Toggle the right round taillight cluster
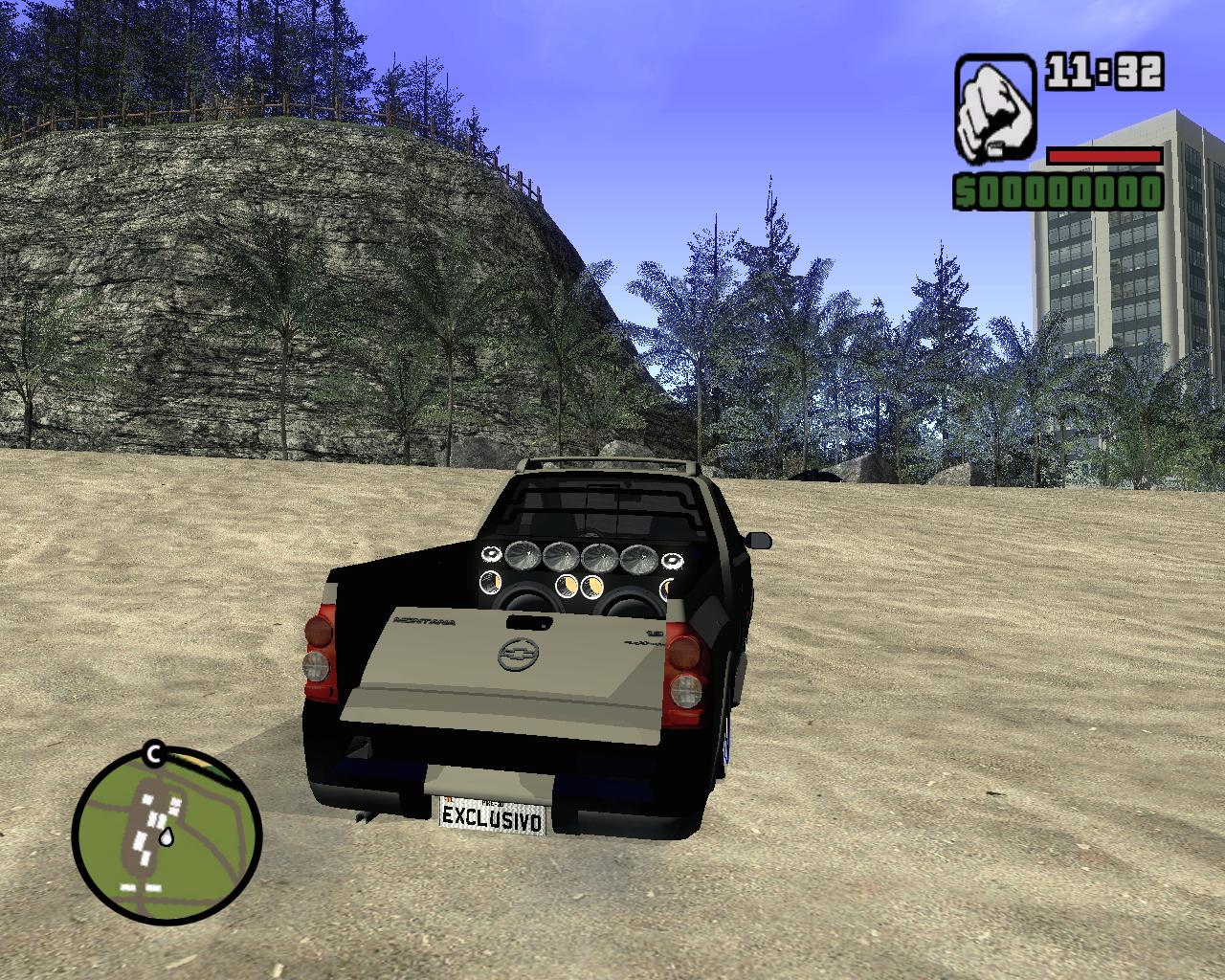 [x=684, y=670]
